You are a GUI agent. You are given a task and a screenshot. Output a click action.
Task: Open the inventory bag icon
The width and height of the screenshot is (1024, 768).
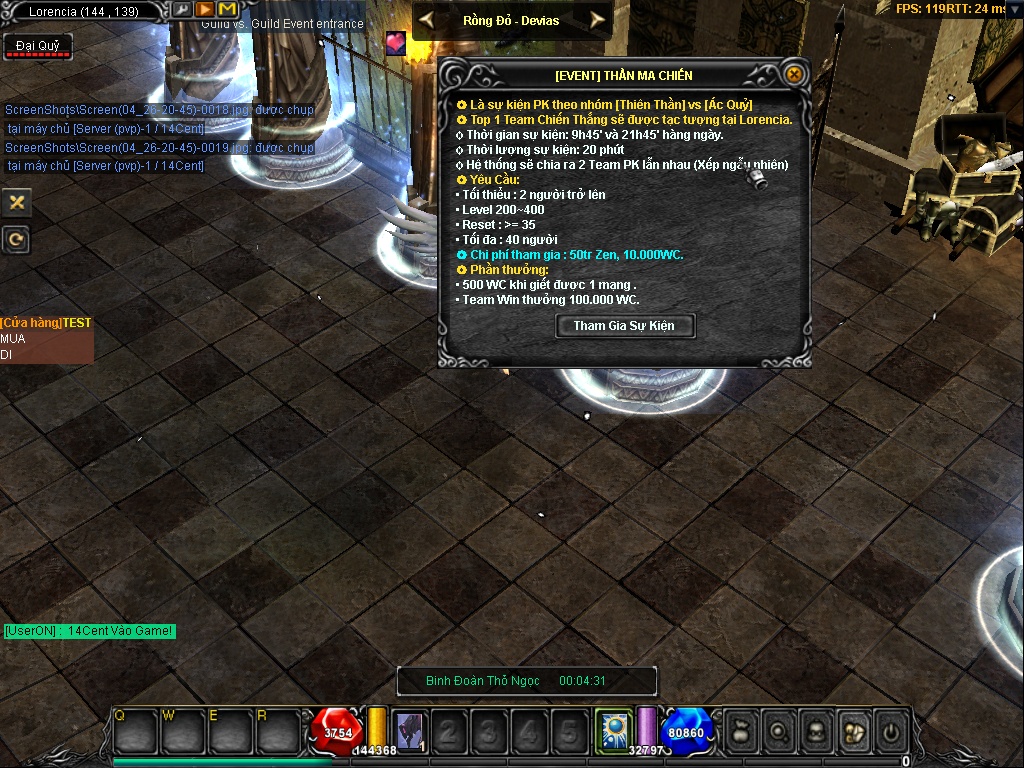point(740,732)
